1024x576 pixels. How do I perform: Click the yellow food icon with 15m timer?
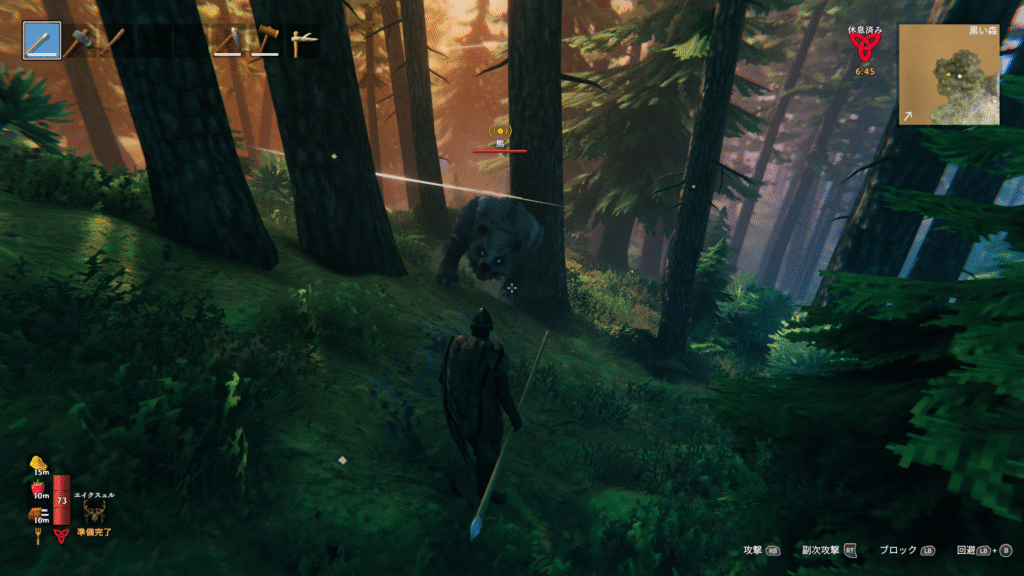pos(40,462)
